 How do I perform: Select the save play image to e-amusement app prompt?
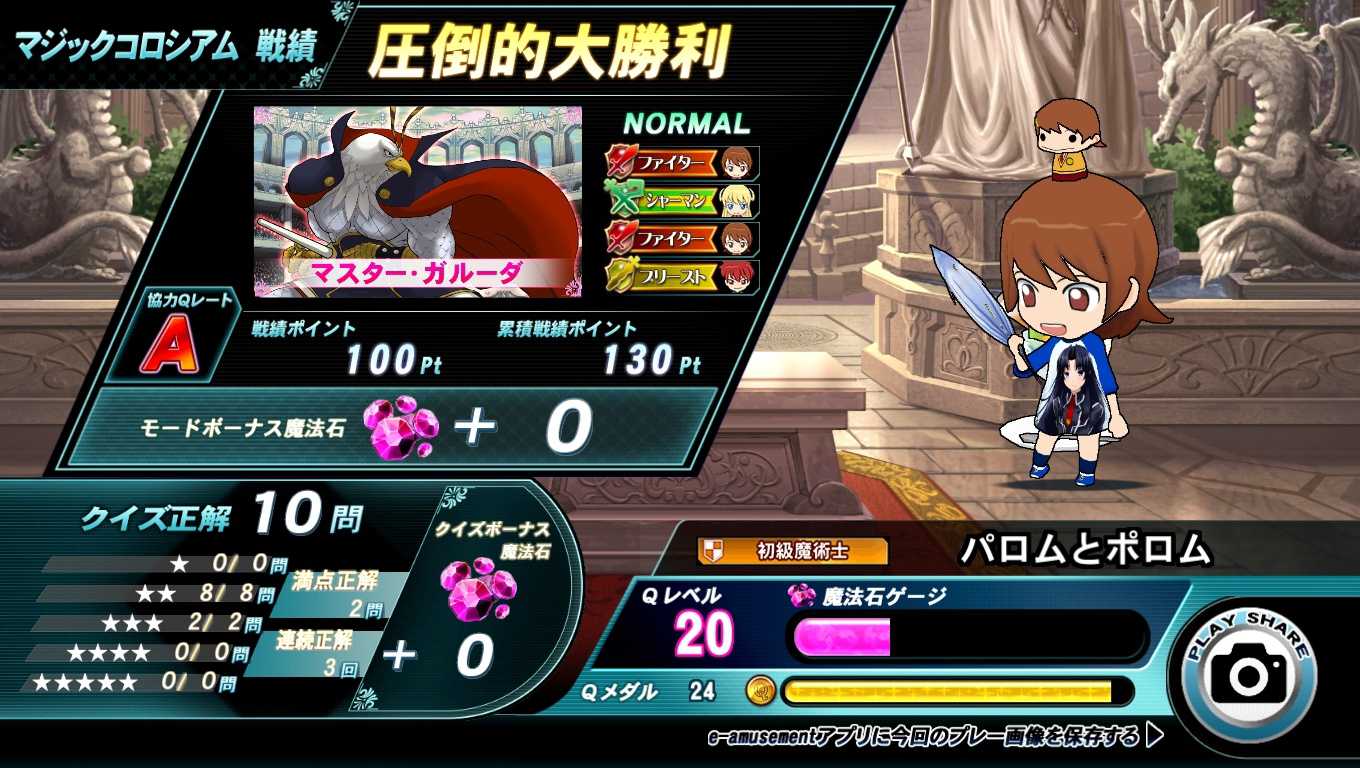click(x=935, y=738)
